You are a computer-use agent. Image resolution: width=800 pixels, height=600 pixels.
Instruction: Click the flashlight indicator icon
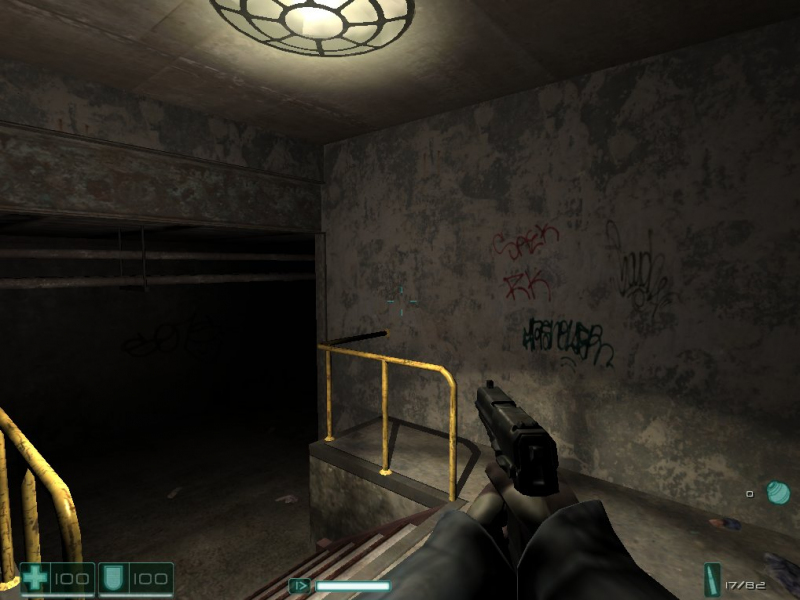[299, 586]
